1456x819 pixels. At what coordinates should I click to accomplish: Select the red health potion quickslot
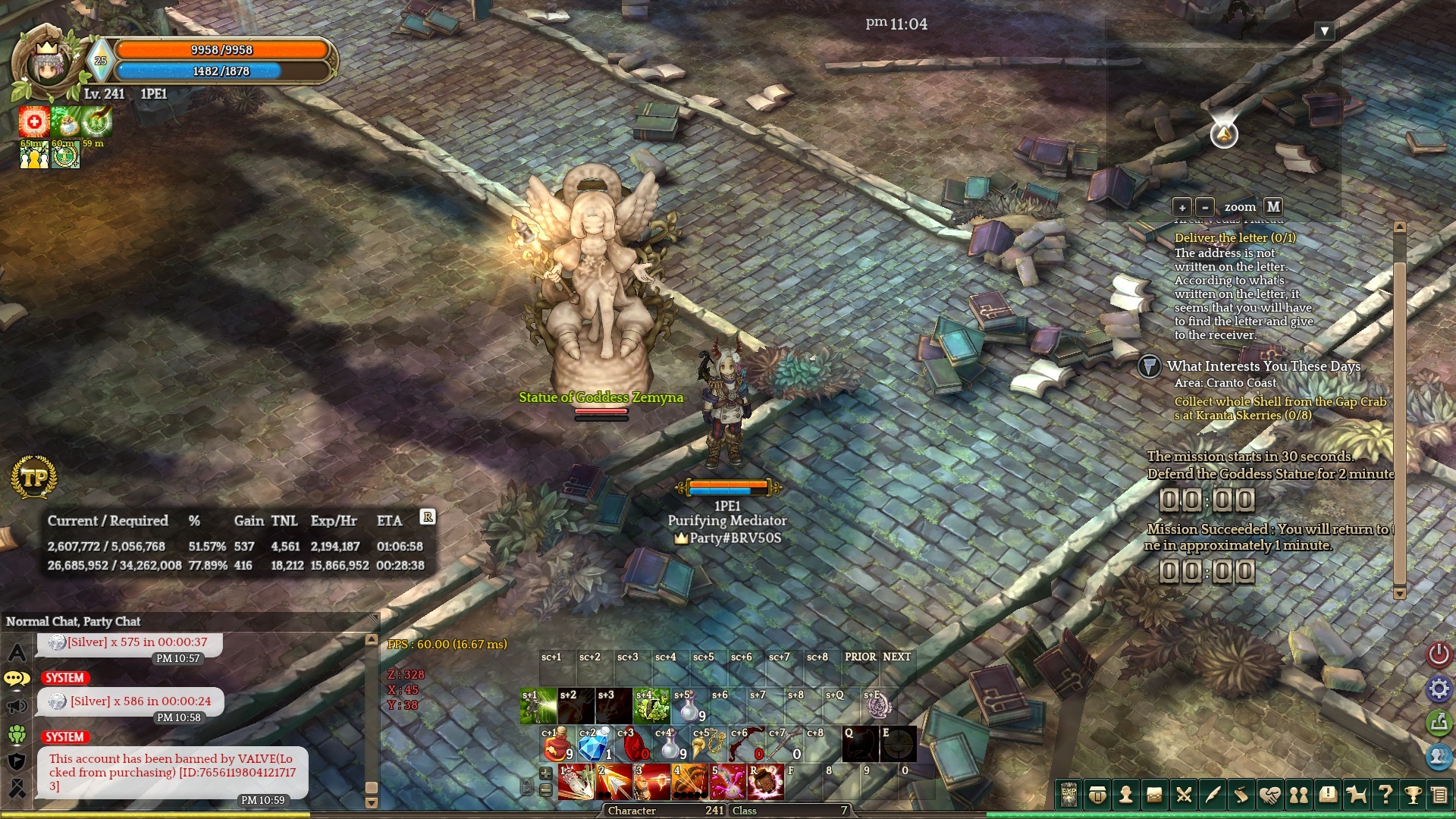point(557,745)
